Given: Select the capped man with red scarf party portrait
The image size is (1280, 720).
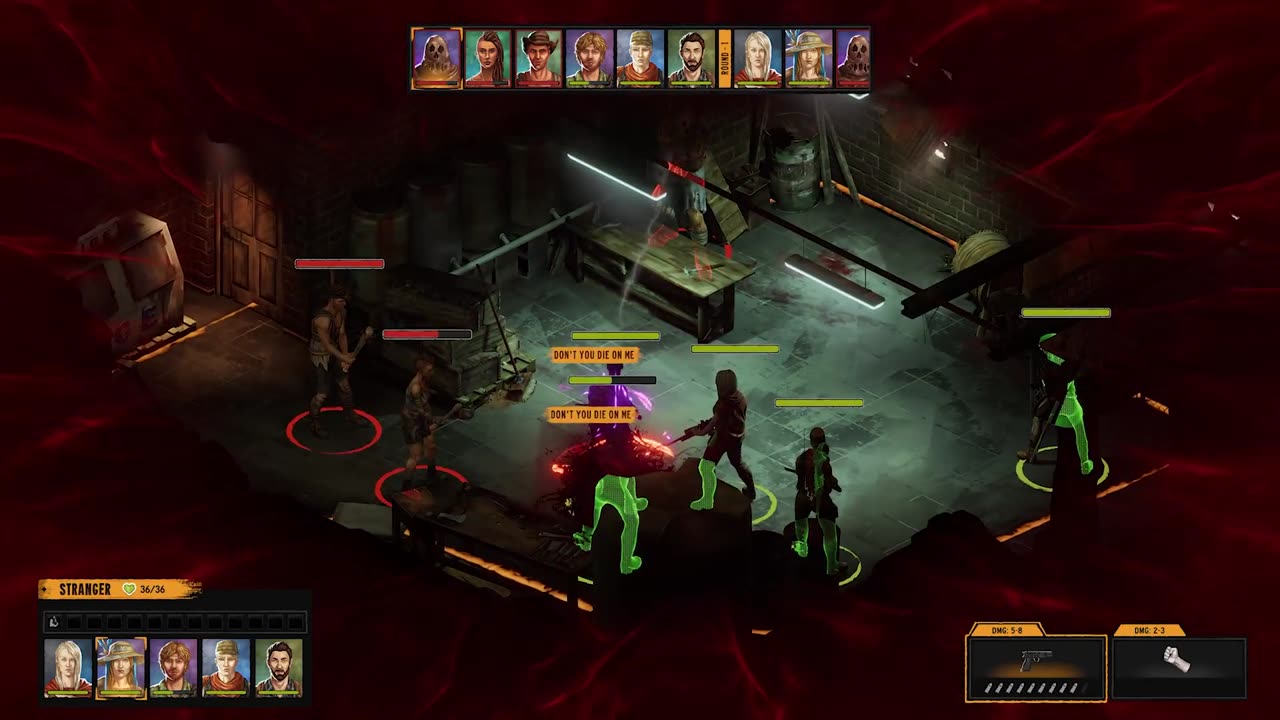Looking at the screenshot, I should [226, 666].
